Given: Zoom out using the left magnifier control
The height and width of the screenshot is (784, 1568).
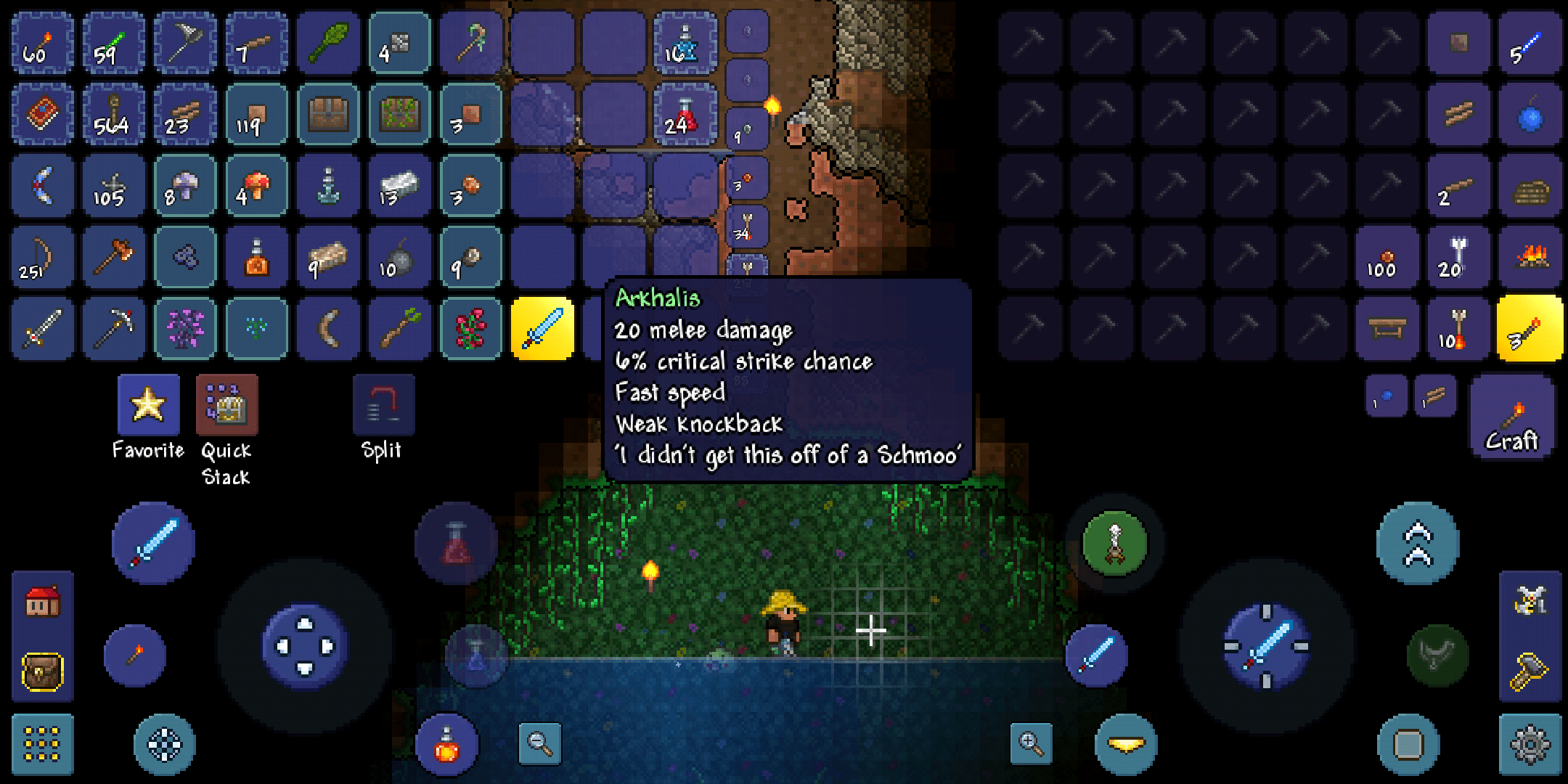Looking at the screenshot, I should tap(540, 742).
